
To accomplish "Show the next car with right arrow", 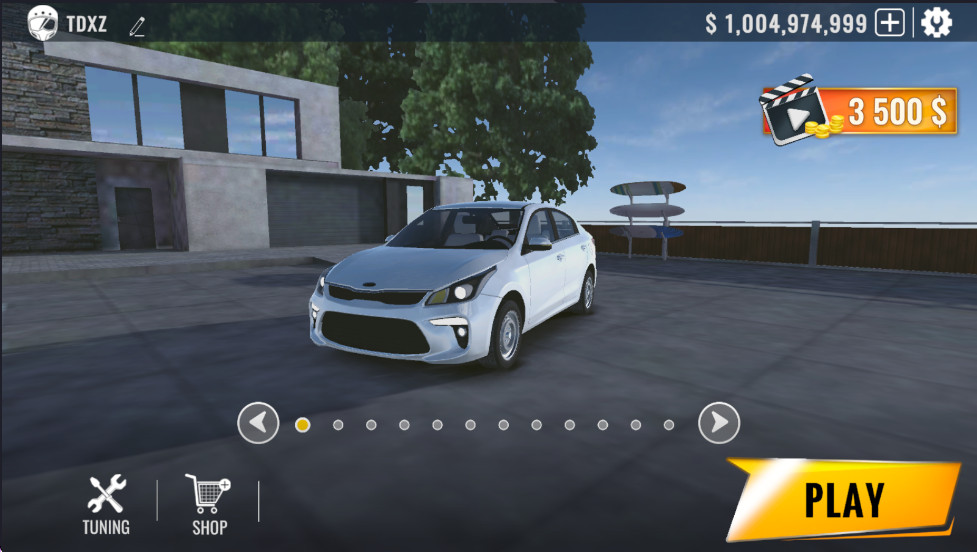I will [x=718, y=423].
